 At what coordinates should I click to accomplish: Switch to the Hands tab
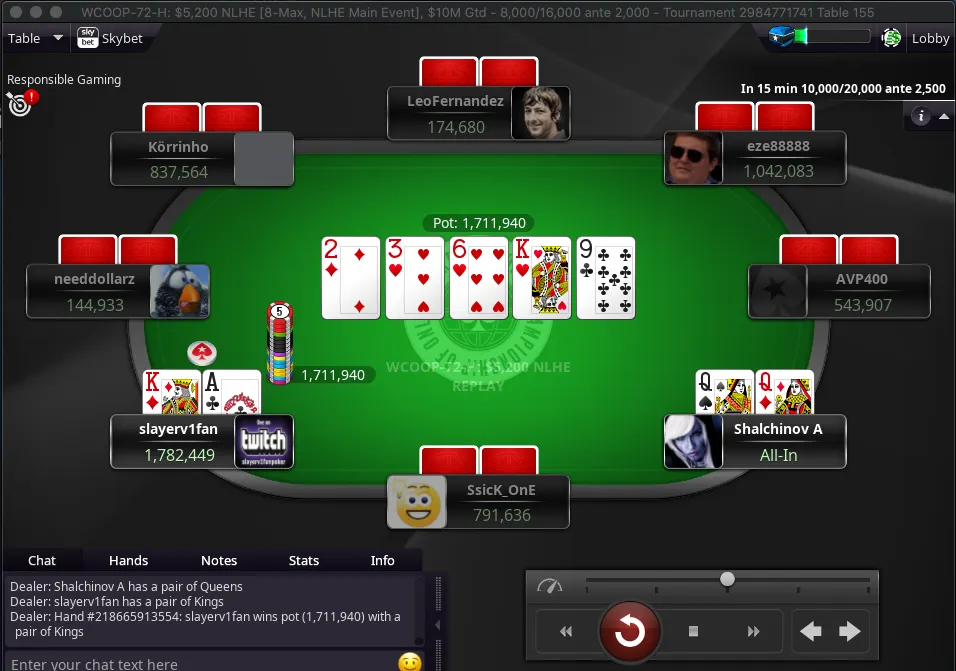[x=128, y=560]
